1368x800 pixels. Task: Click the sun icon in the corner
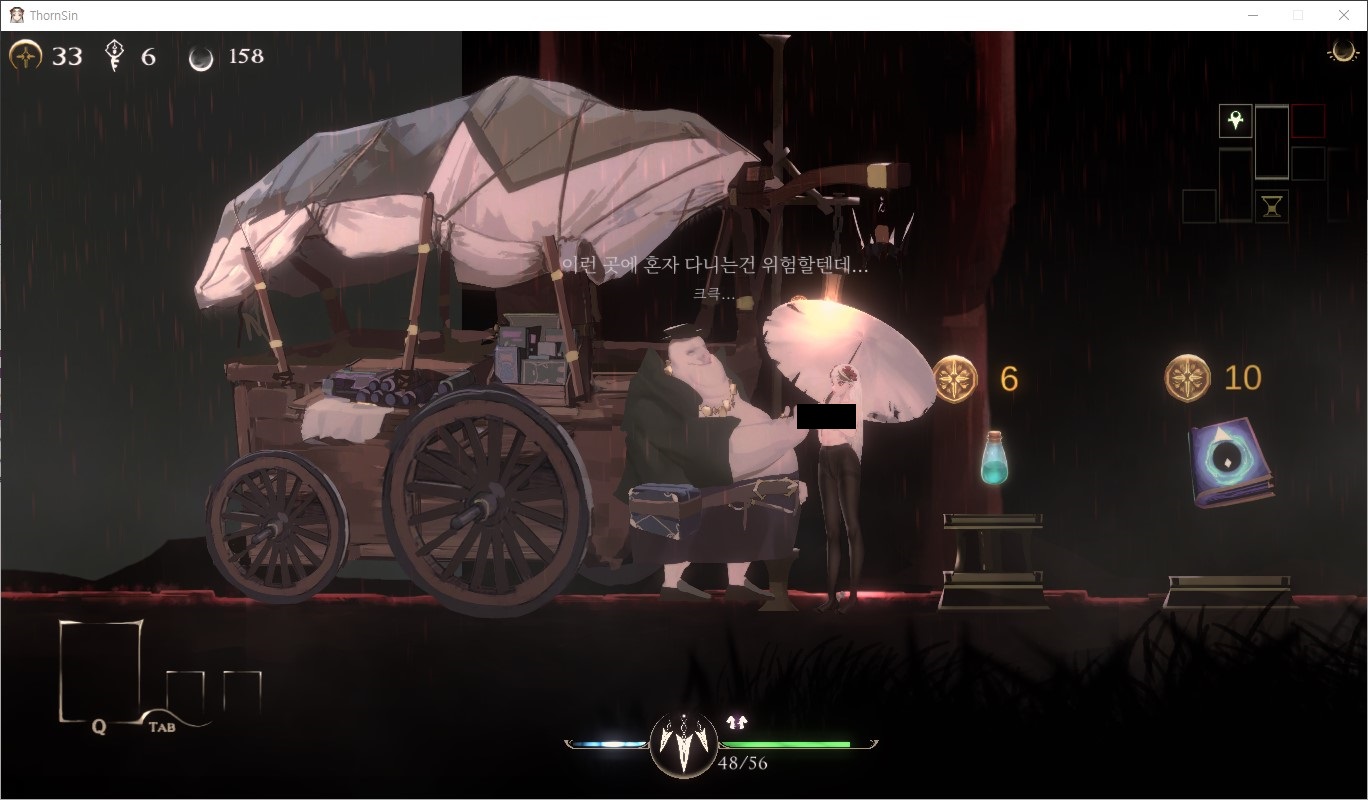coord(1341,53)
